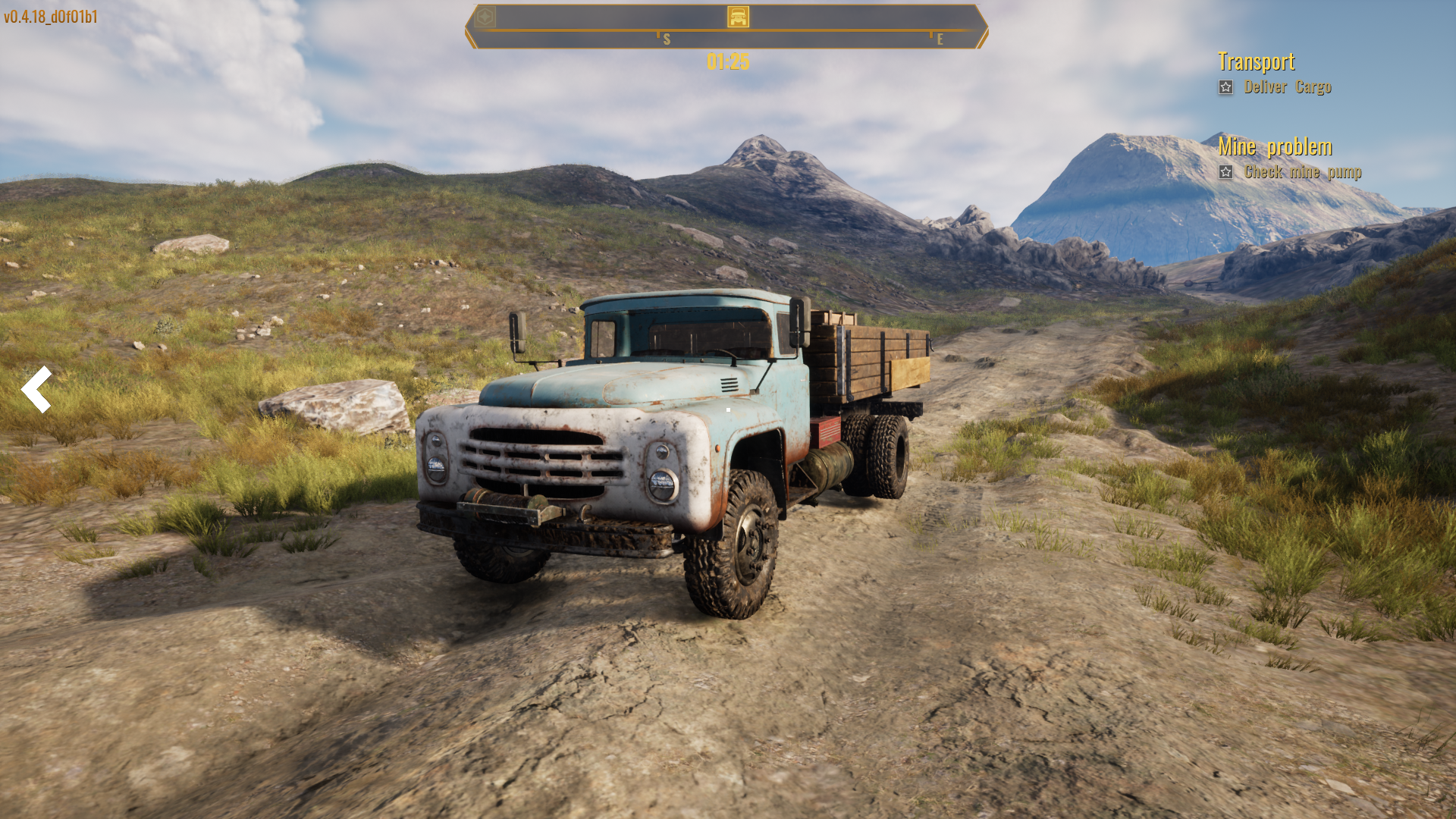Open the Mine problem quest heading
This screenshot has height=819, width=1456.
(x=1275, y=146)
